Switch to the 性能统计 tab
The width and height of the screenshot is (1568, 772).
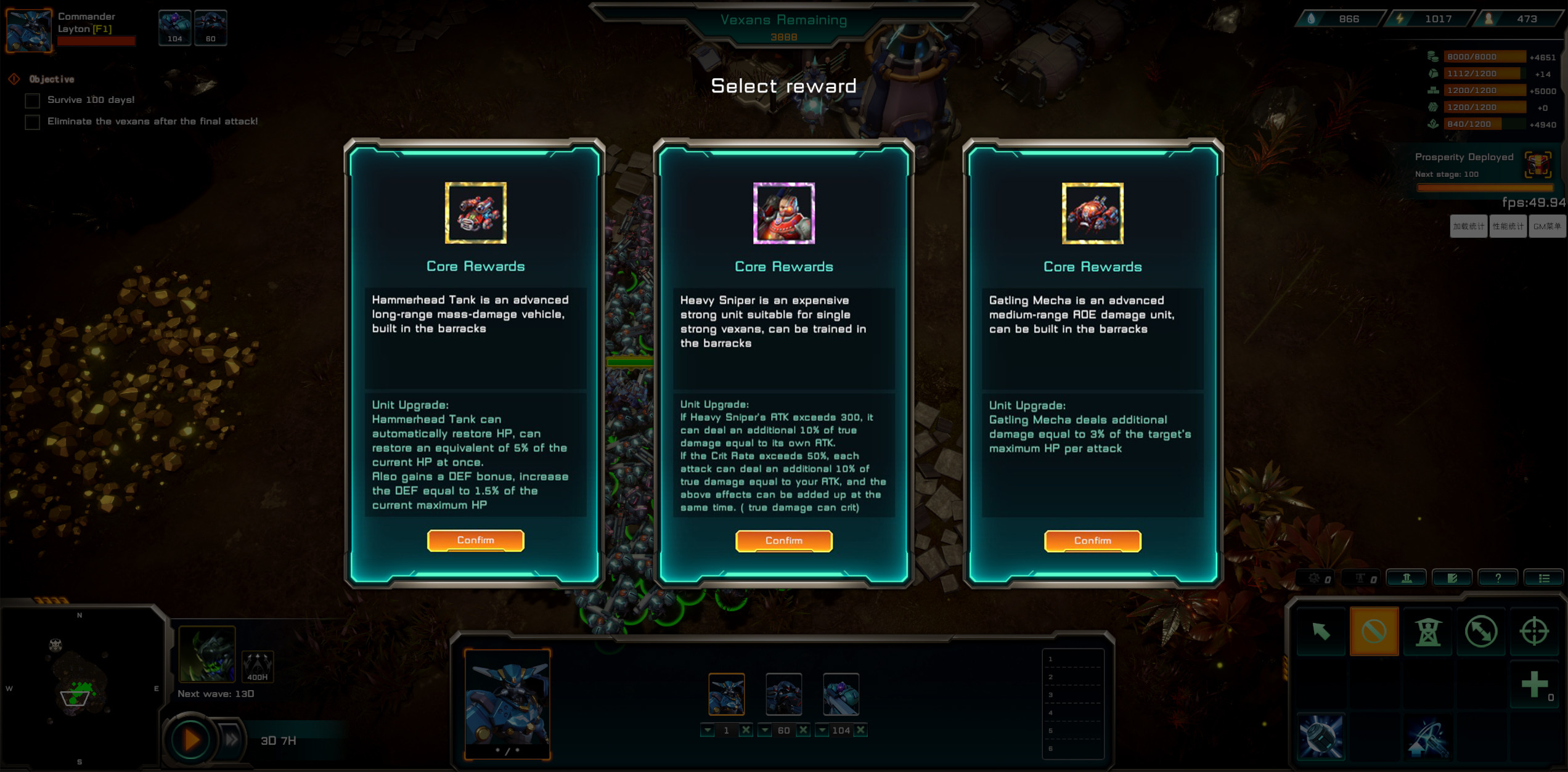(1508, 226)
